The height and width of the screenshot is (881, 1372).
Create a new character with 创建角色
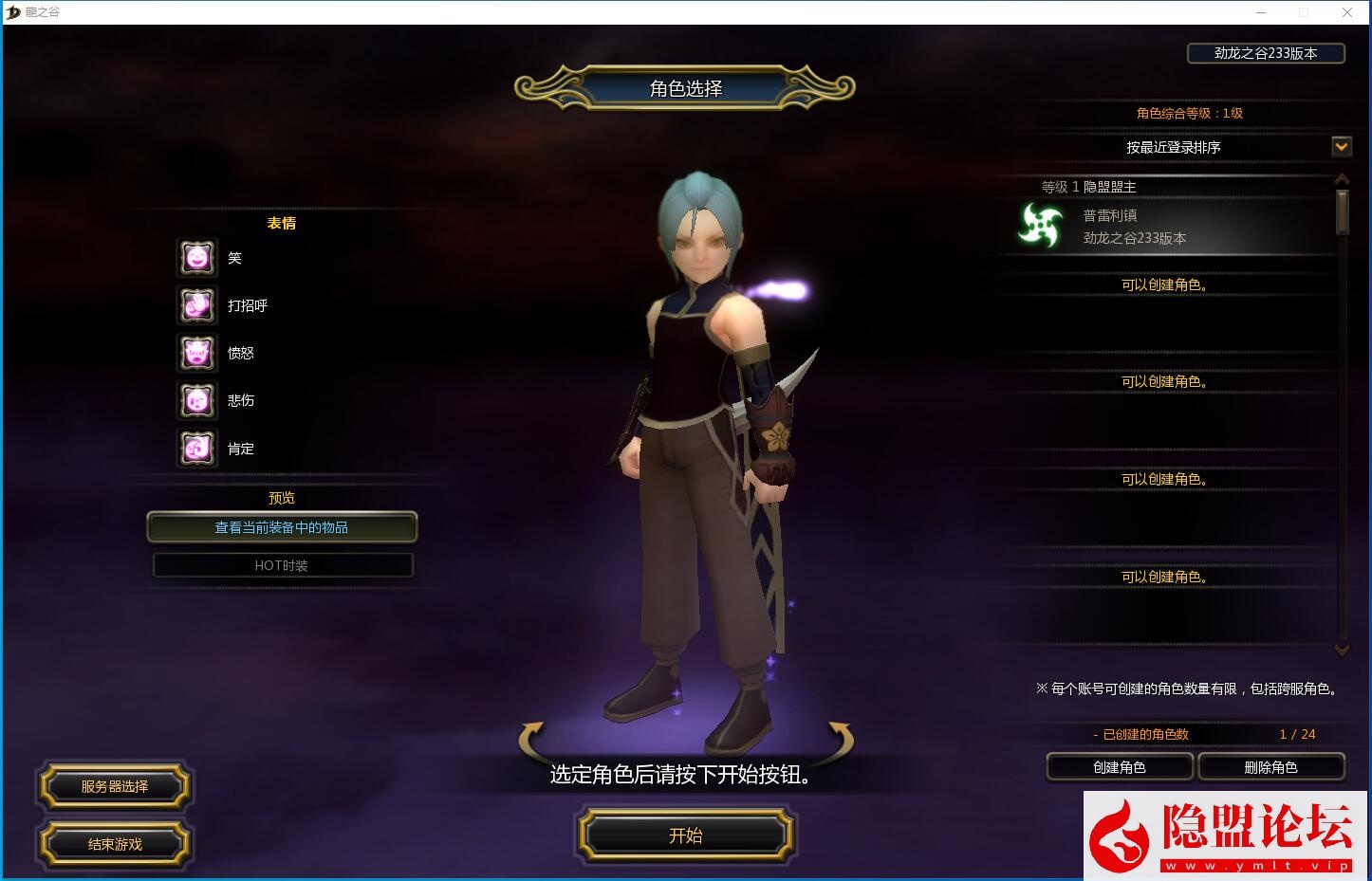tap(1120, 767)
